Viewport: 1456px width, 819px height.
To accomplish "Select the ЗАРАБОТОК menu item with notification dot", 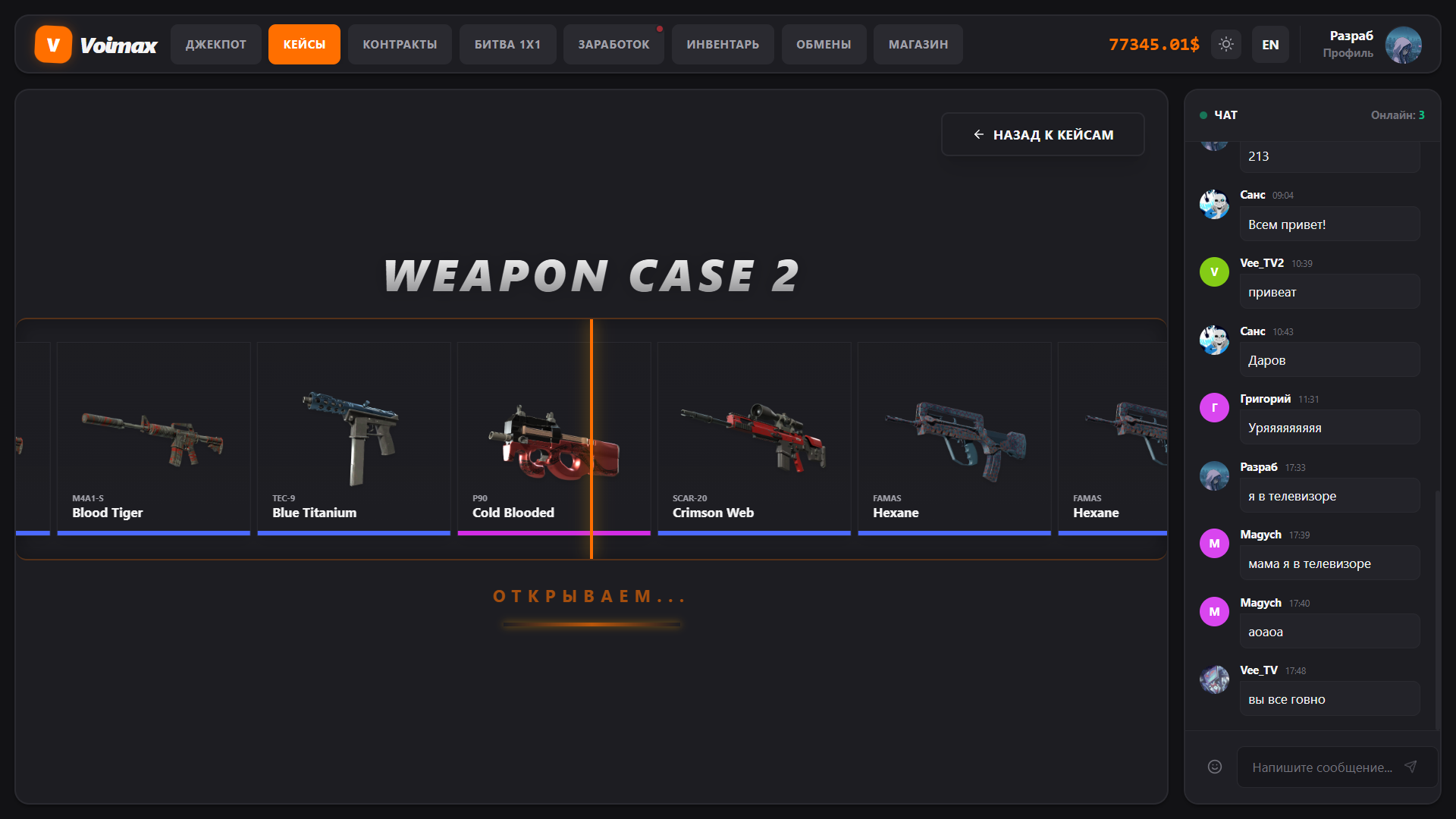I will 613,44.
